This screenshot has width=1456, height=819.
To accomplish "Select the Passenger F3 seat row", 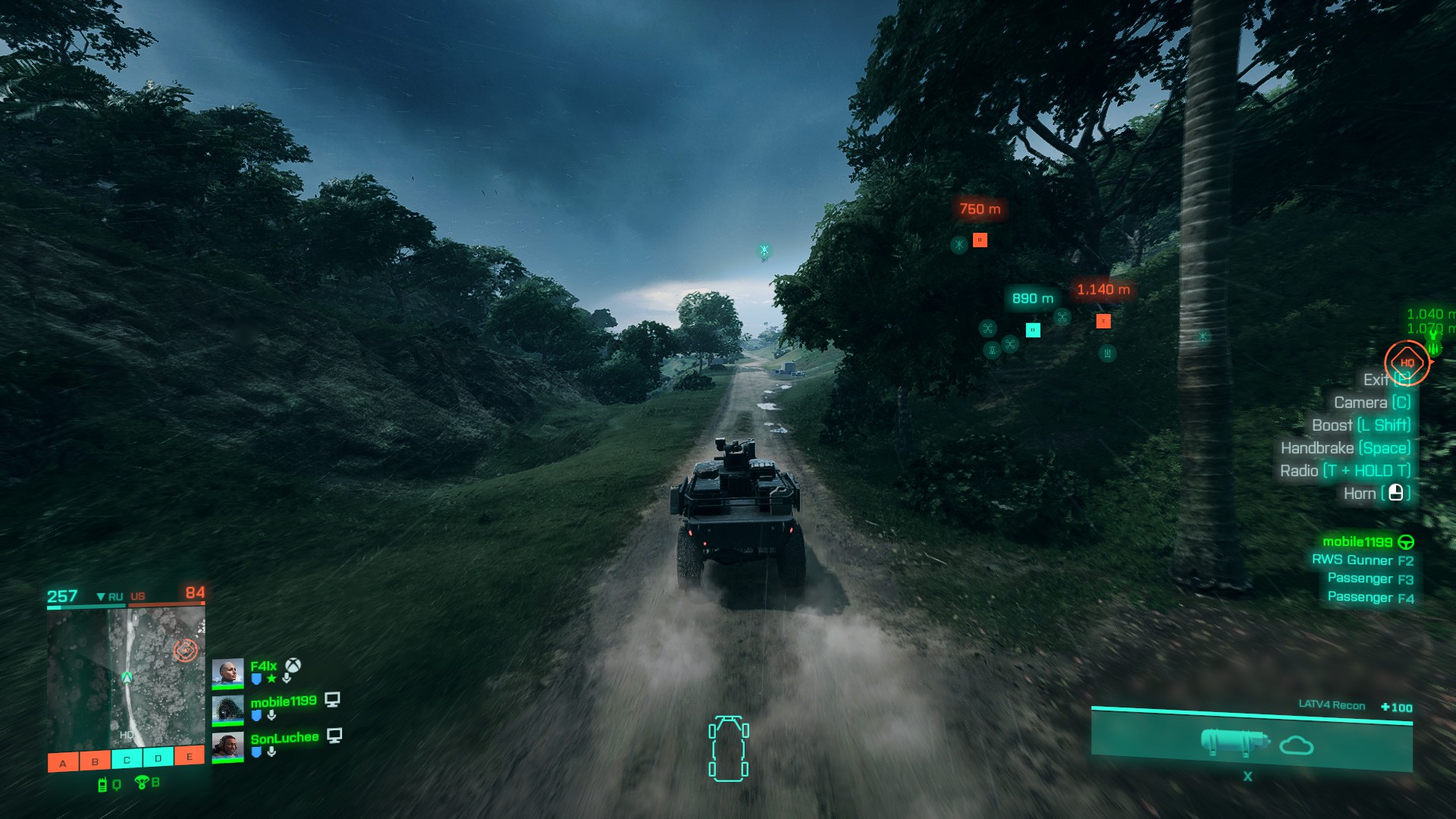I will click(x=1370, y=579).
